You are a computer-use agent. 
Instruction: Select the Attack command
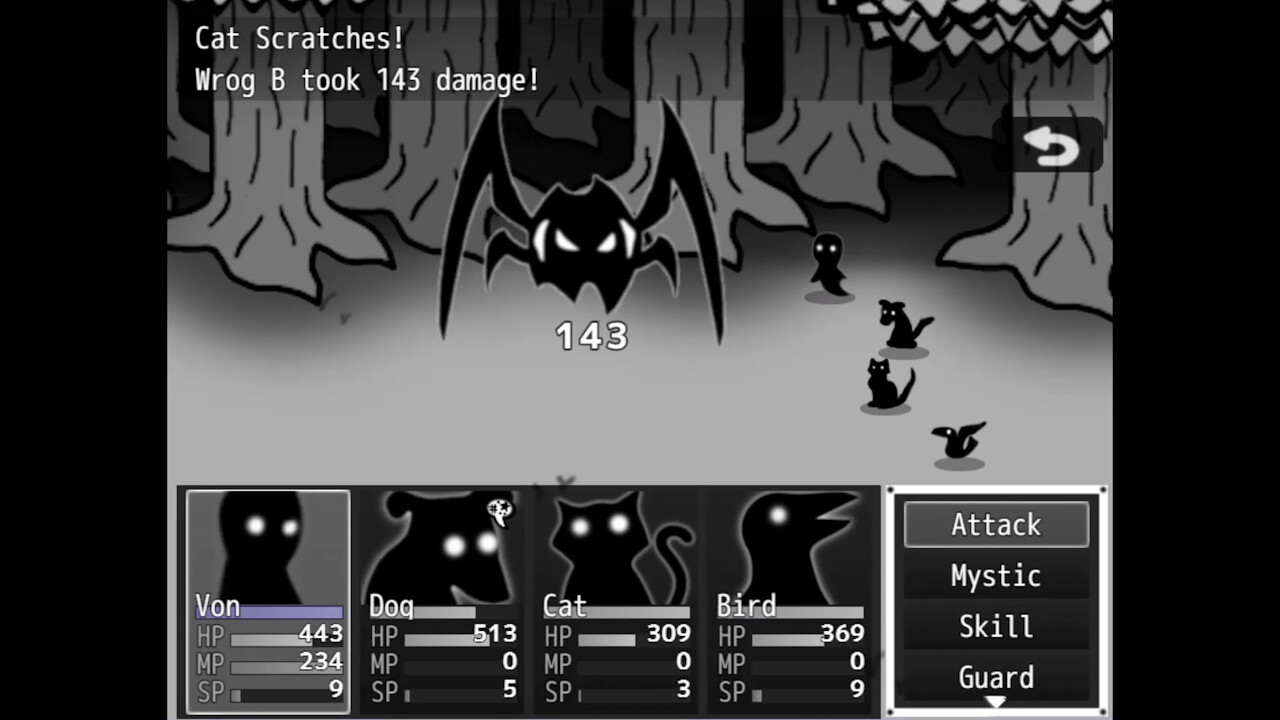[x=996, y=524]
